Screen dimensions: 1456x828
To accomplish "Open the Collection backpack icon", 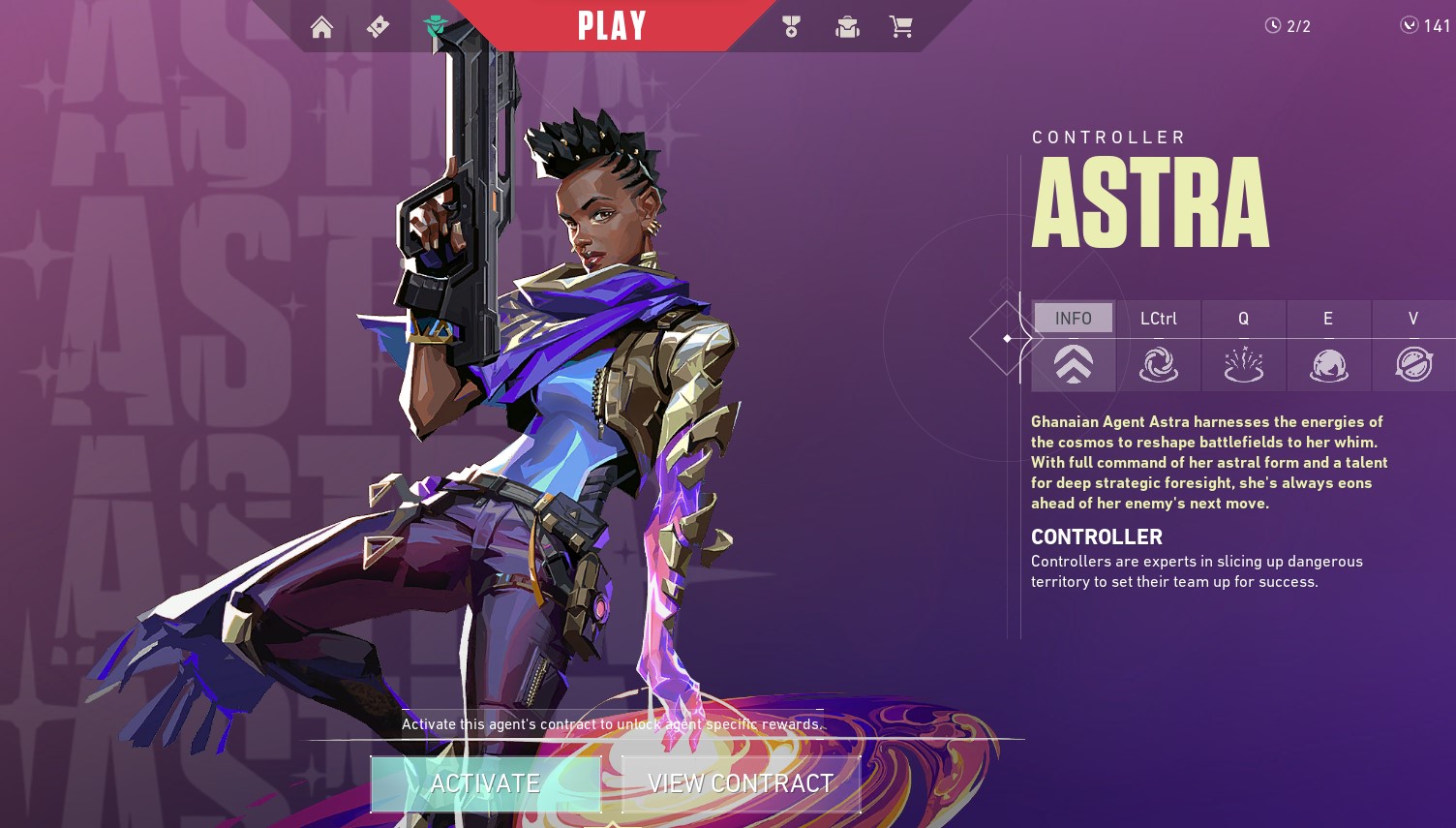I will click(x=847, y=26).
